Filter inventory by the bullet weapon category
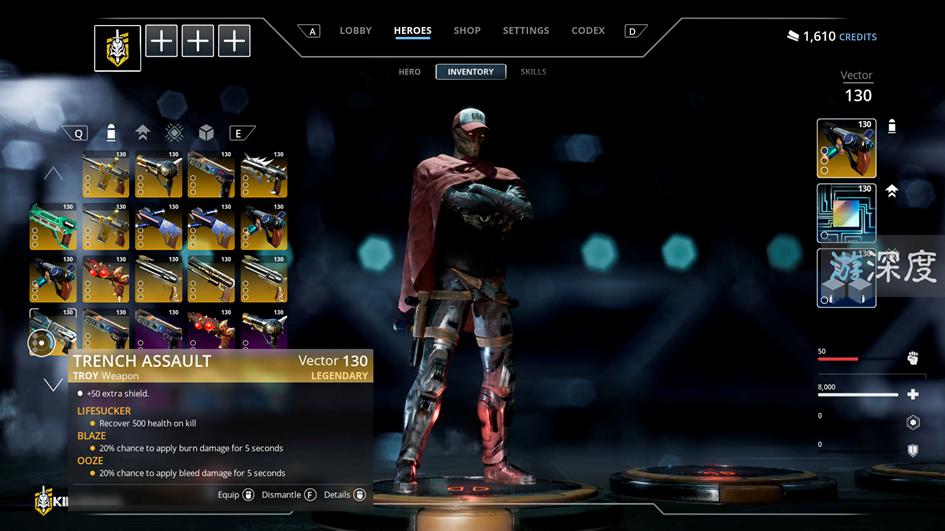The image size is (945, 531). click(112, 133)
